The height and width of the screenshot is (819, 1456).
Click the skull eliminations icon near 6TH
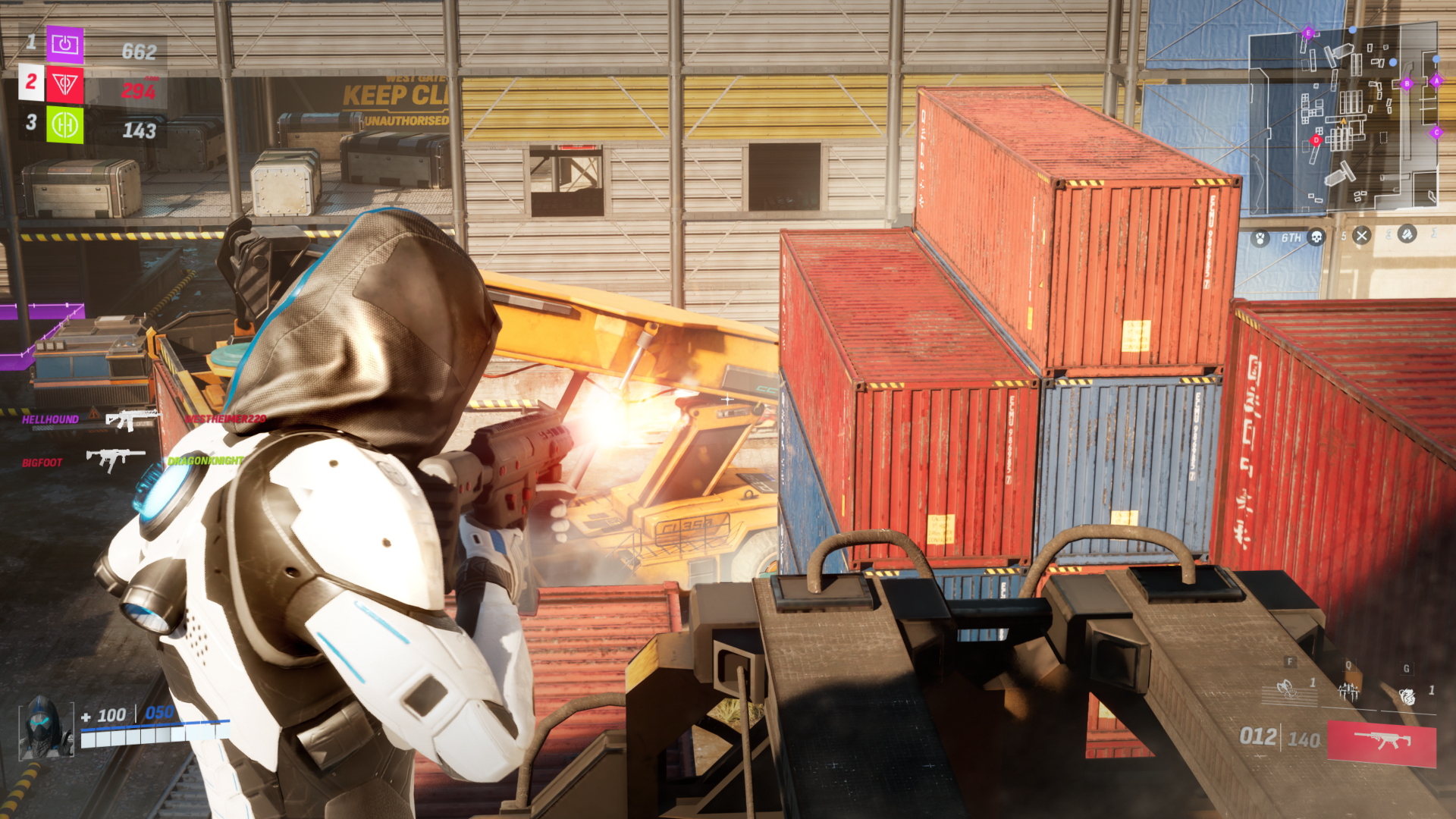point(1317,237)
